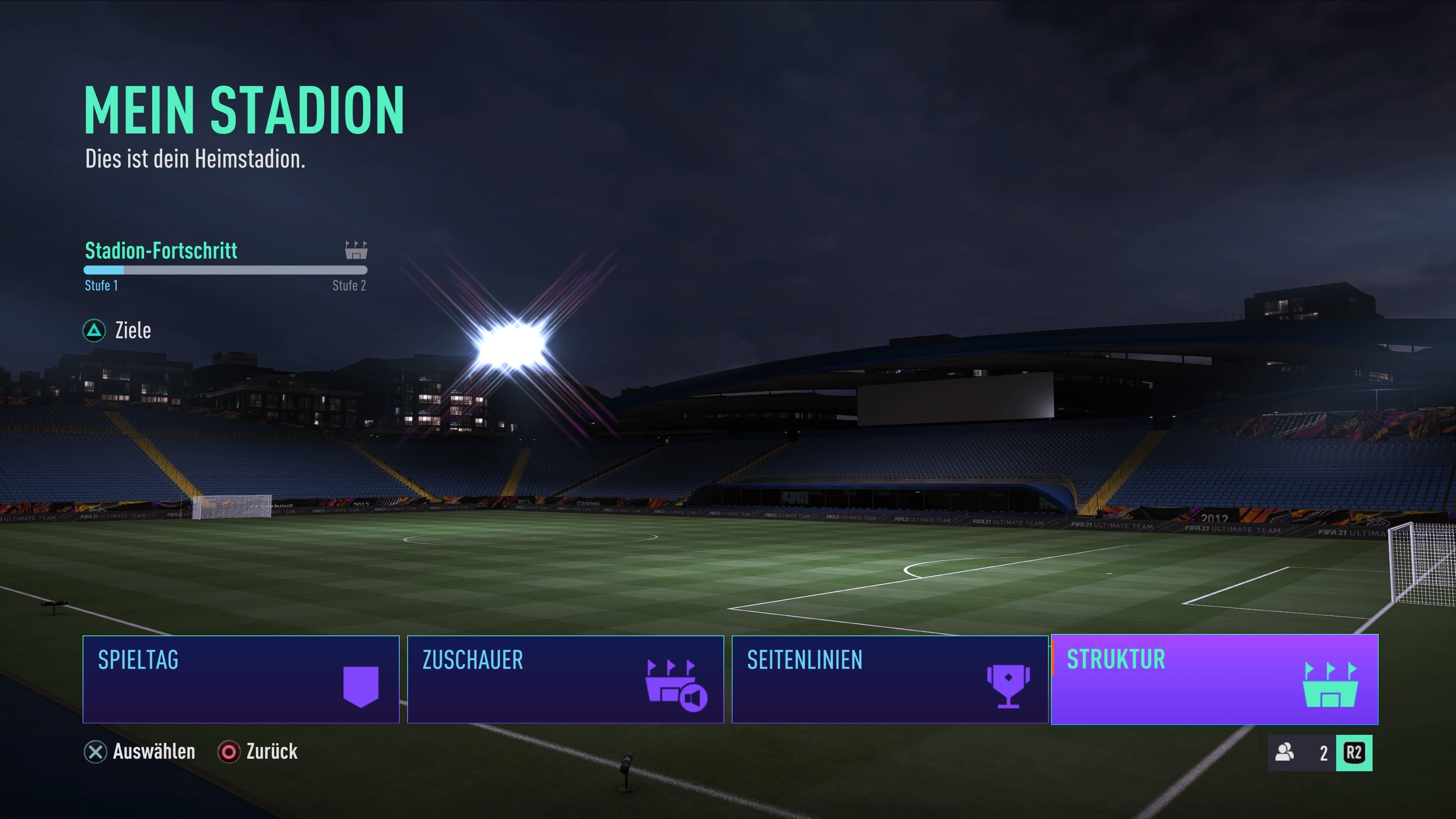
Task: Select the player count icon showing 2
Action: 1285,752
